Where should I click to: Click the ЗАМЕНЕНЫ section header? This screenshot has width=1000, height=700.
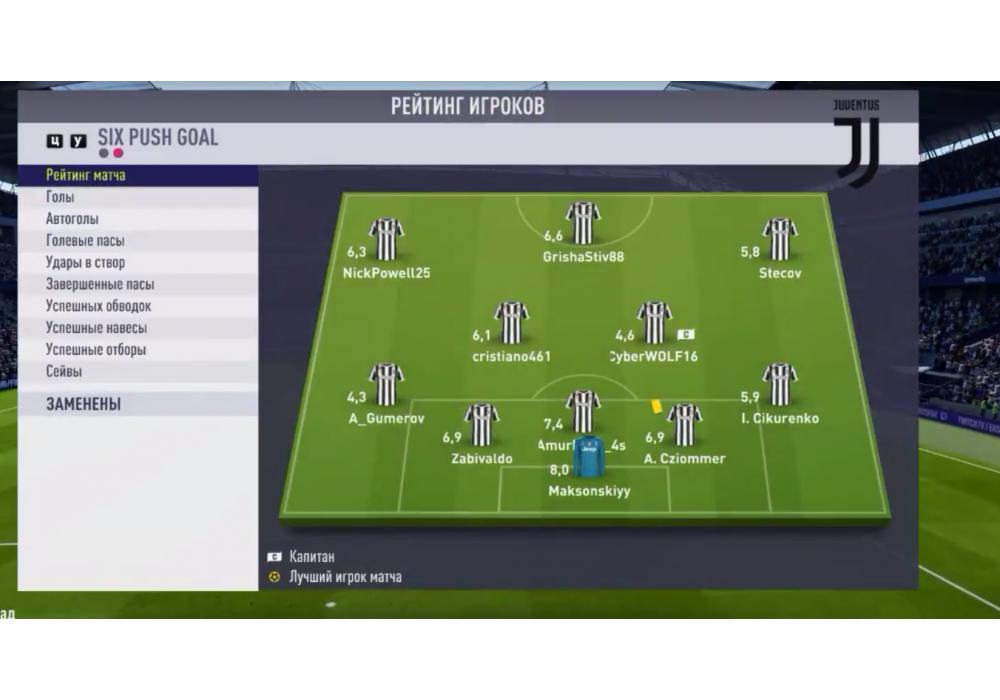pyautogui.click(x=83, y=404)
